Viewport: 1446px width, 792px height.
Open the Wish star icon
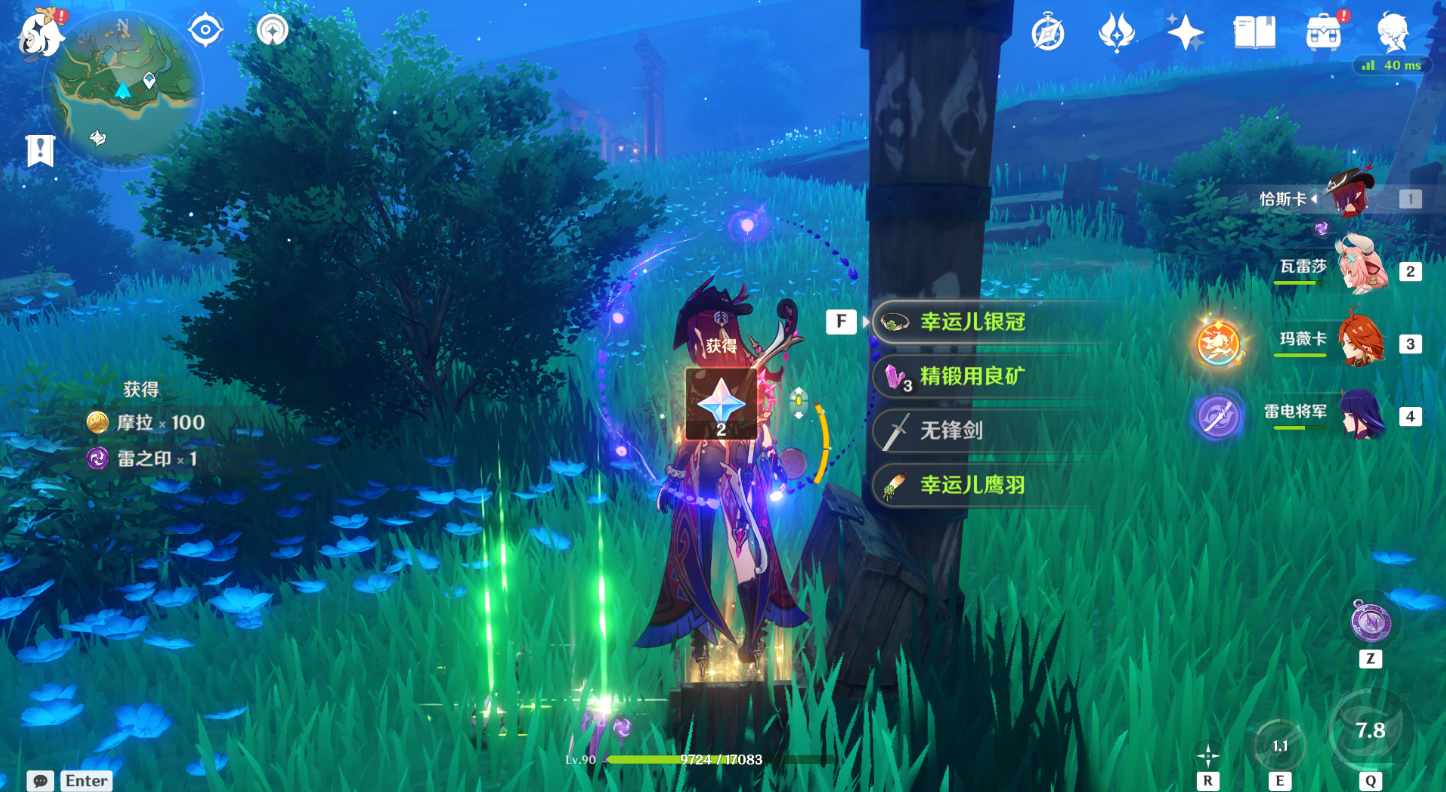pos(1185,33)
